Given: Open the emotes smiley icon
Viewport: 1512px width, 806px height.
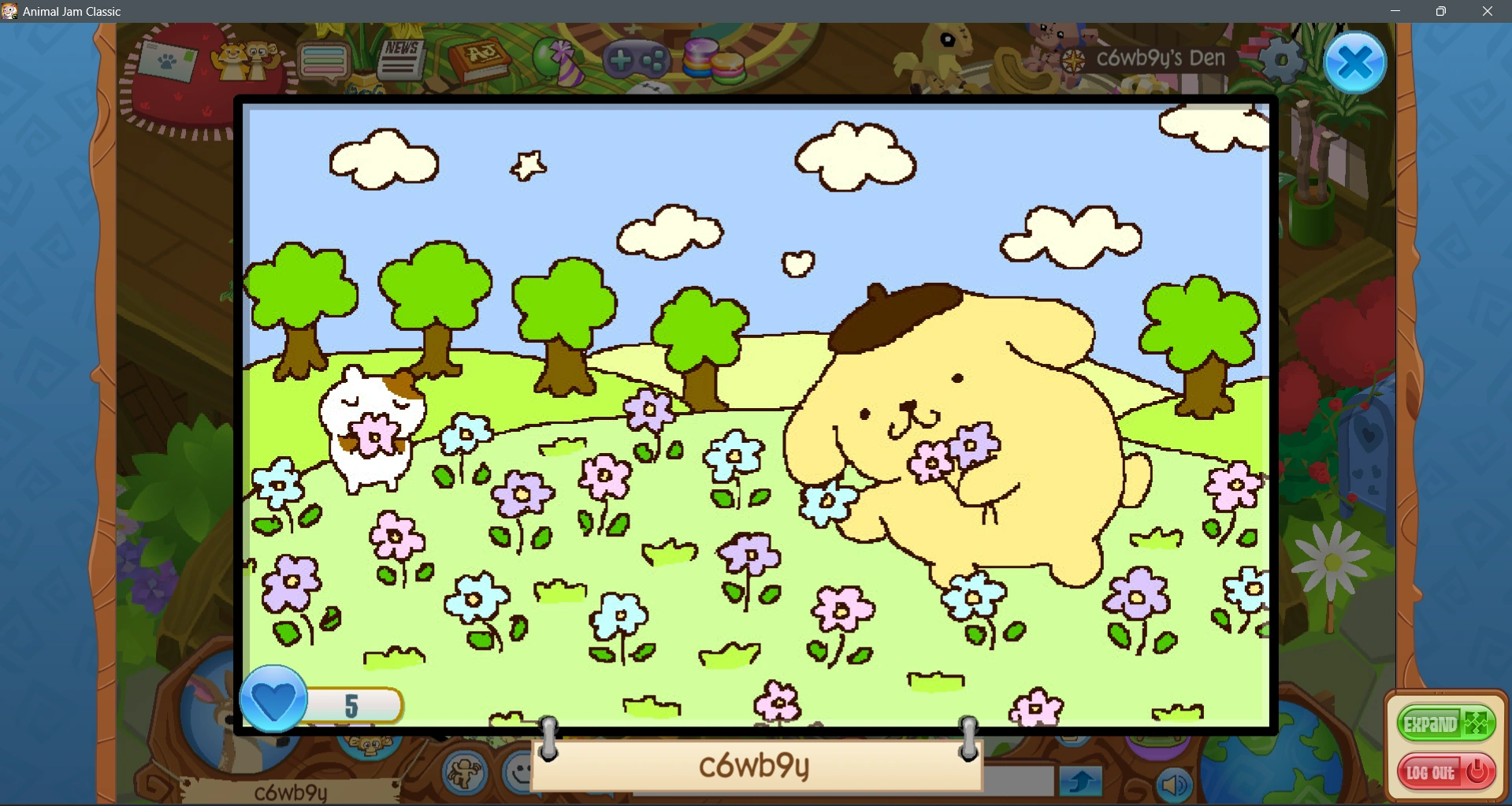Looking at the screenshot, I should coord(516,774).
